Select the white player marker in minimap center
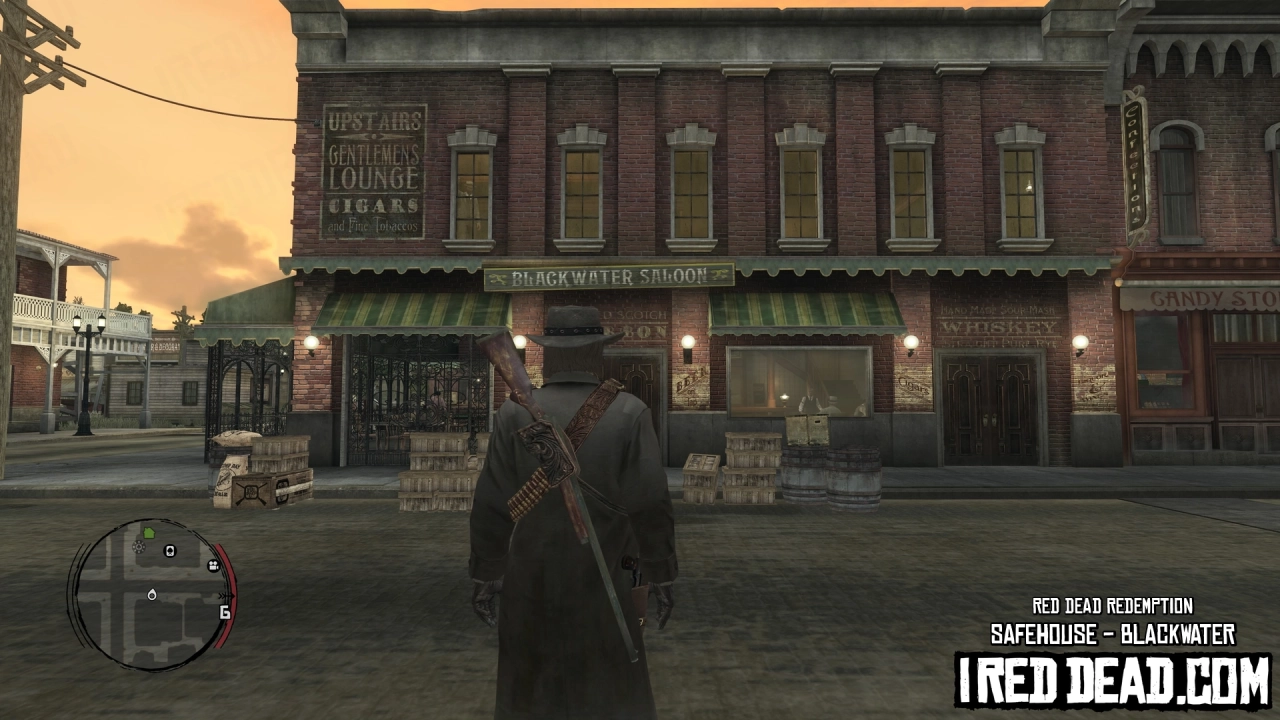This screenshot has width=1280, height=720. pos(152,595)
